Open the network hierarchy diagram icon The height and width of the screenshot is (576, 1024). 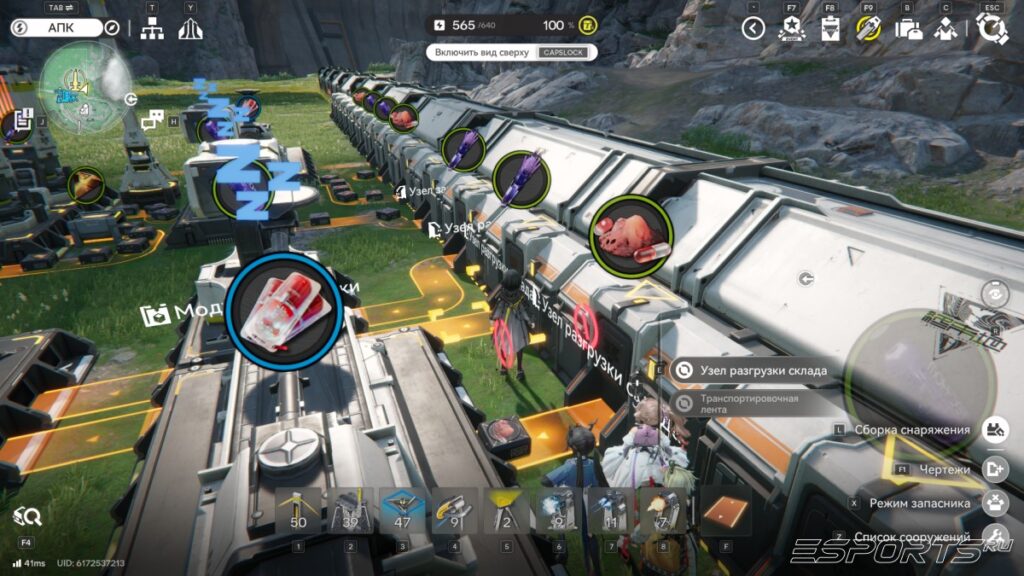[152, 29]
